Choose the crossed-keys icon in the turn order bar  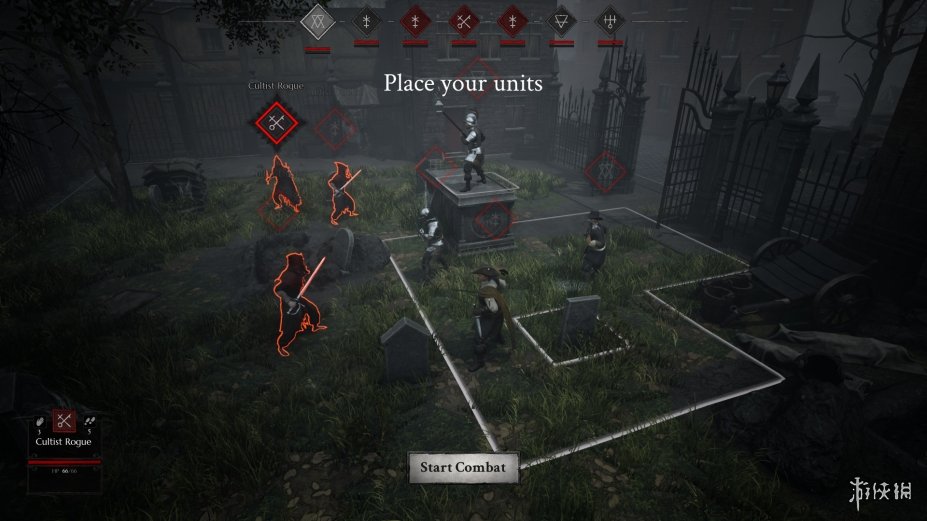(x=464, y=20)
